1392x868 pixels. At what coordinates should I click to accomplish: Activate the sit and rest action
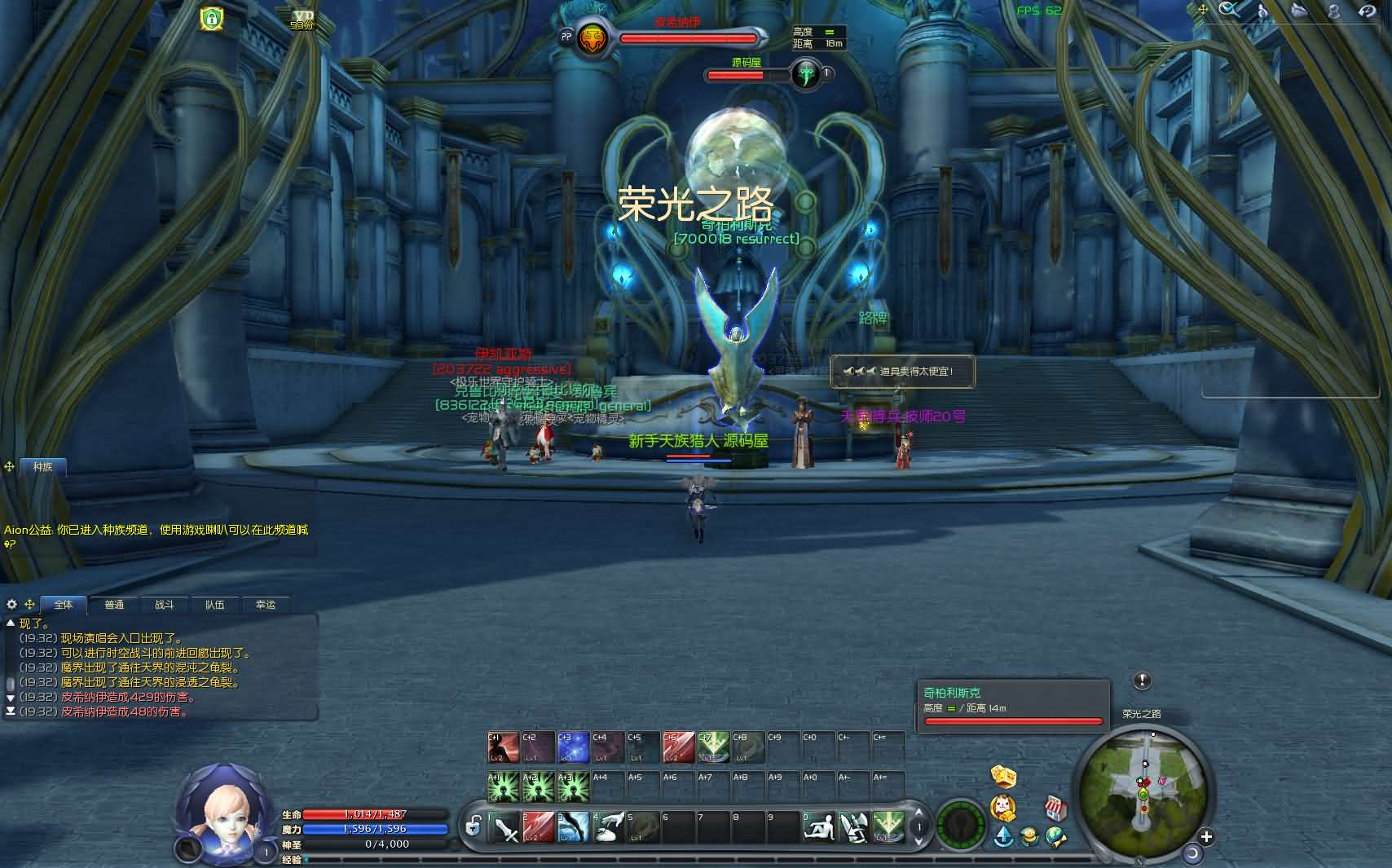[x=818, y=828]
